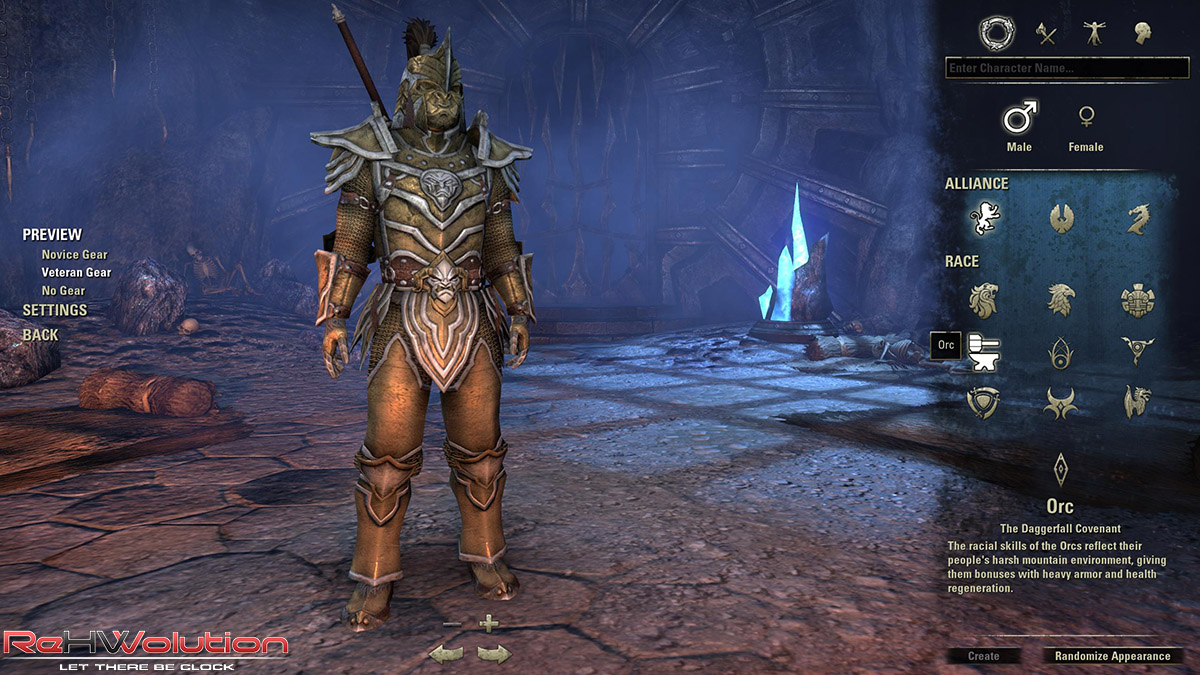Go Back from character creation

(x=41, y=335)
